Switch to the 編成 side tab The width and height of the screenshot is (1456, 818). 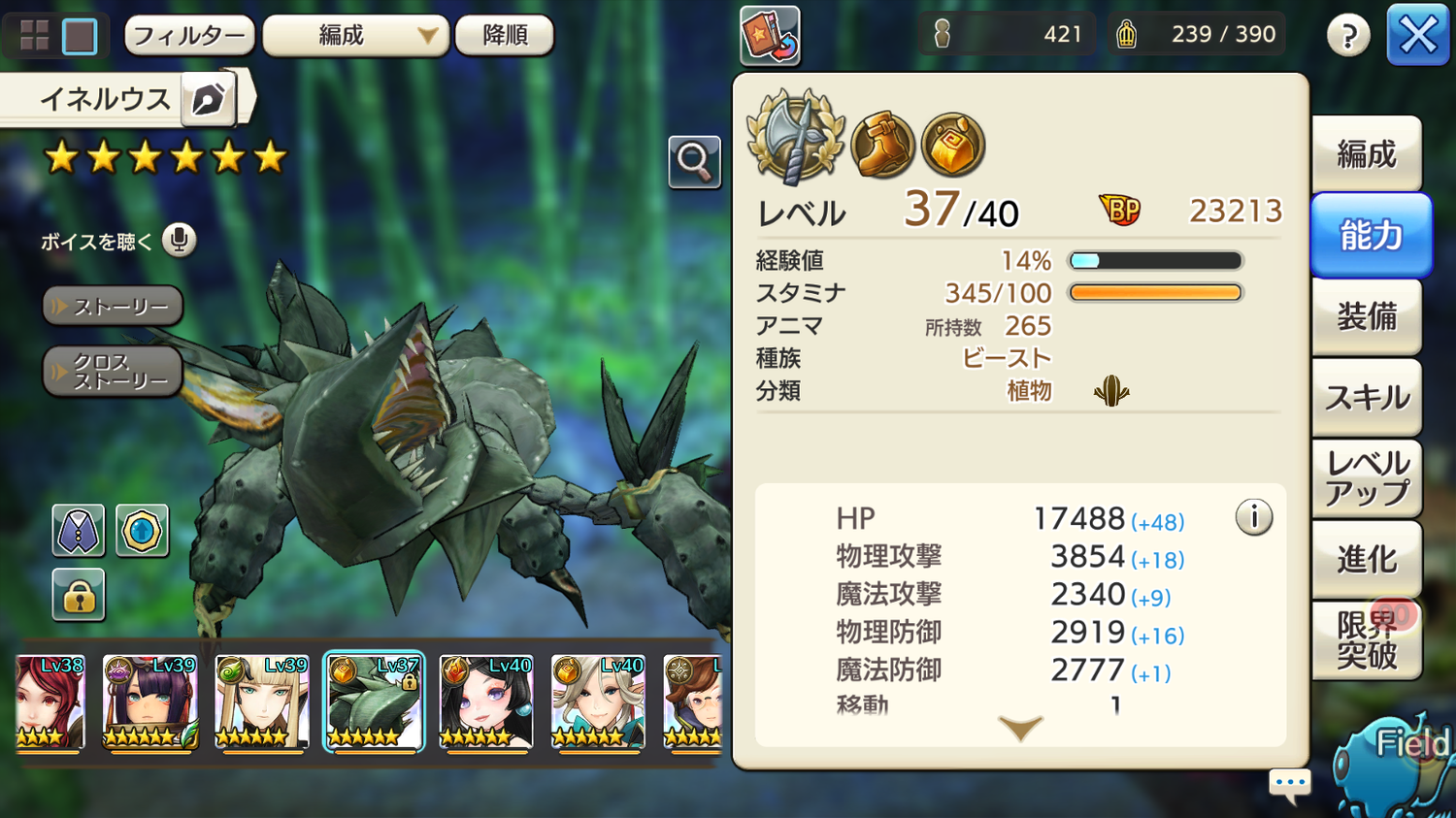click(x=1367, y=154)
